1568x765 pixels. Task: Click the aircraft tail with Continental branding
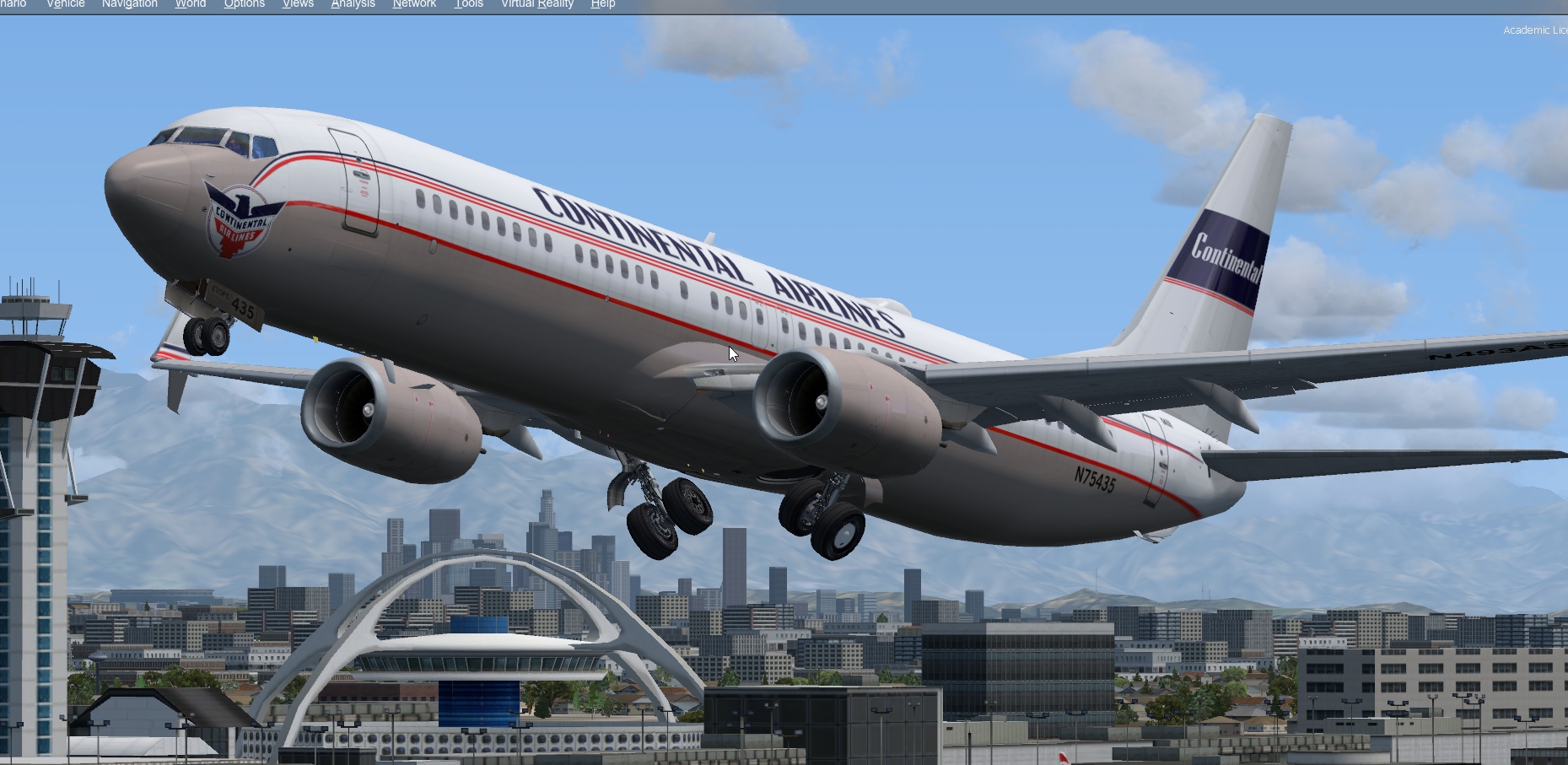tap(1223, 253)
